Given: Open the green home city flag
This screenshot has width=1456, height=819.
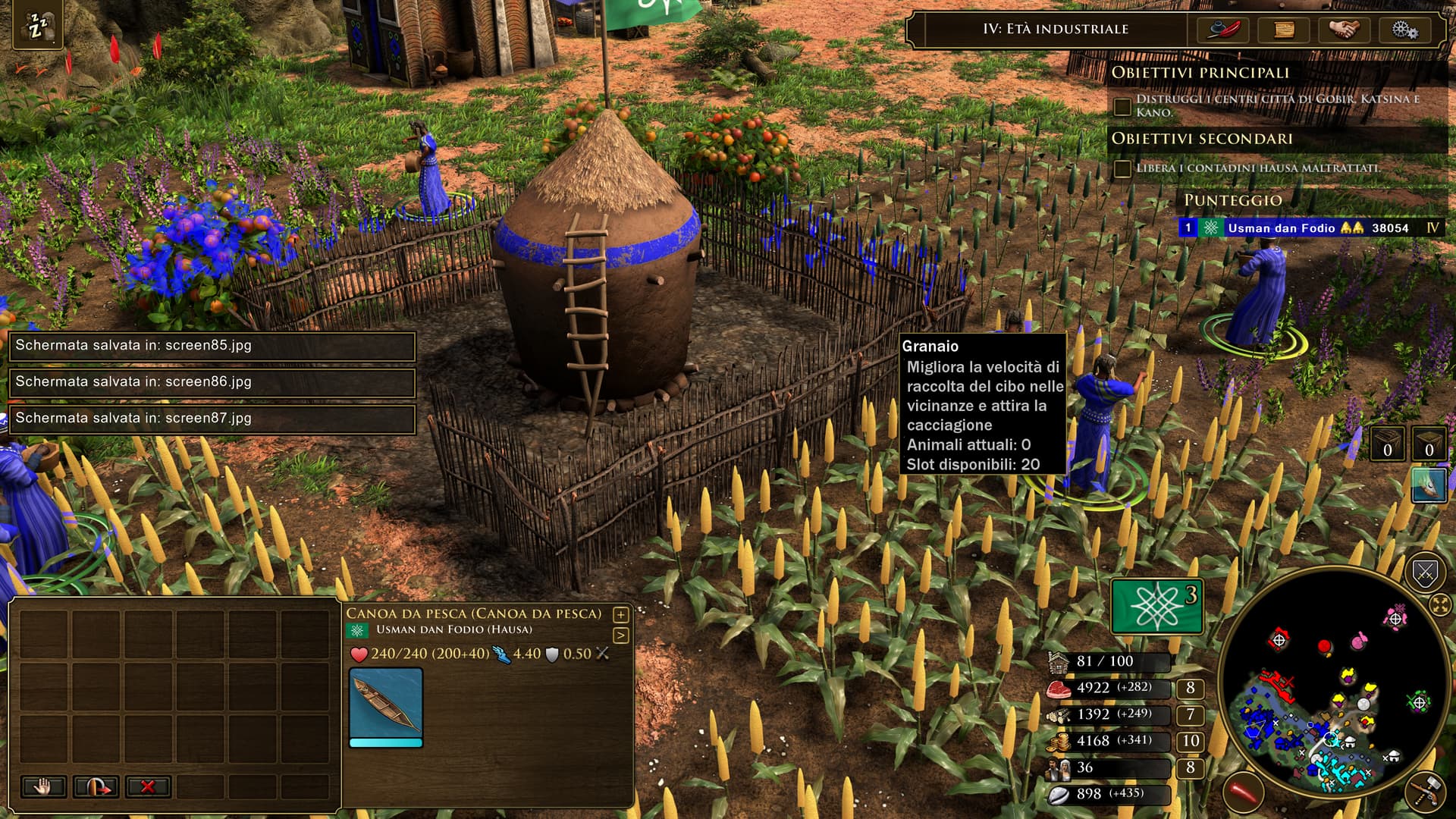Looking at the screenshot, I should [1157, 605].
